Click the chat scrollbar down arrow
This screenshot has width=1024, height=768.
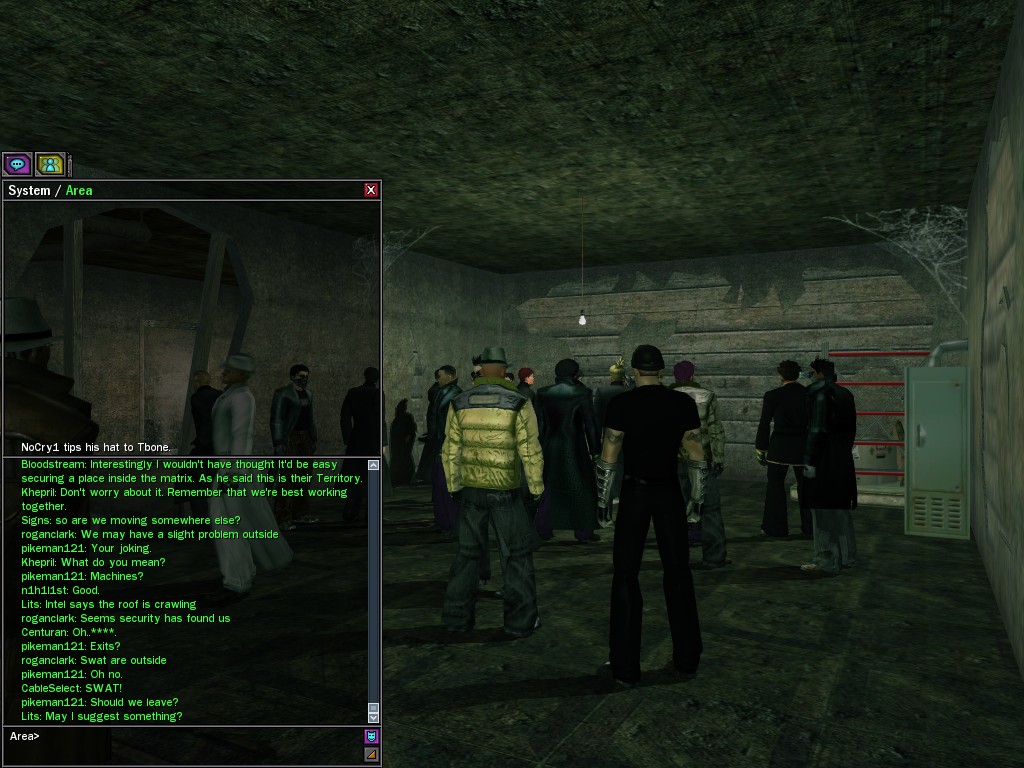374,717
